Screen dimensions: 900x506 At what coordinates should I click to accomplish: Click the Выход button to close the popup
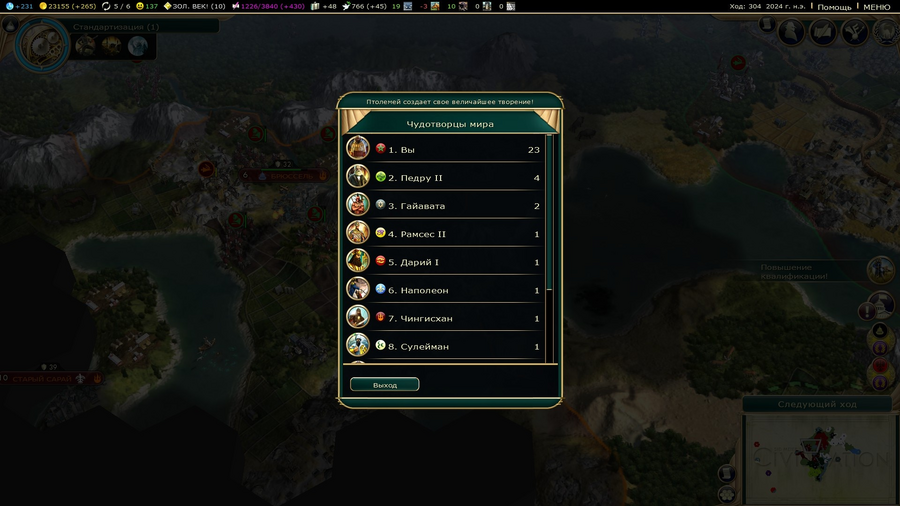385,385
